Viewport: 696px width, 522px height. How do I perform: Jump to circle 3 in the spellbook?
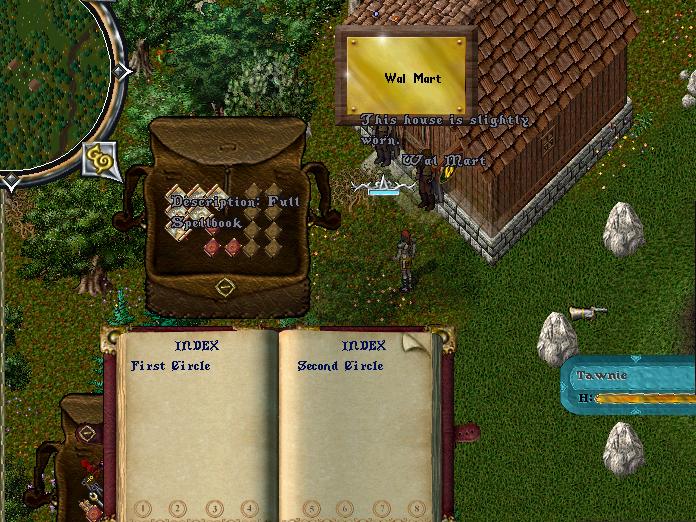pos(213,508)
